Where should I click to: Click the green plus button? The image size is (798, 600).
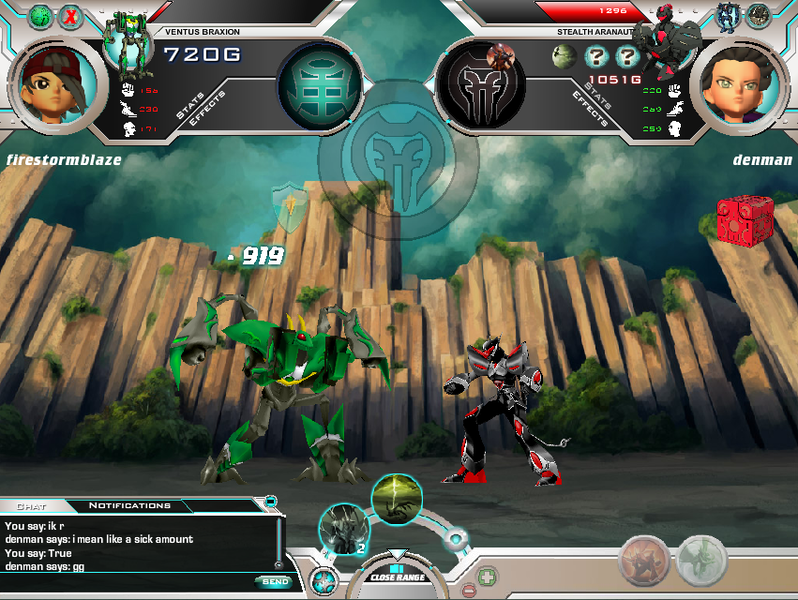(x=486, y=576)
